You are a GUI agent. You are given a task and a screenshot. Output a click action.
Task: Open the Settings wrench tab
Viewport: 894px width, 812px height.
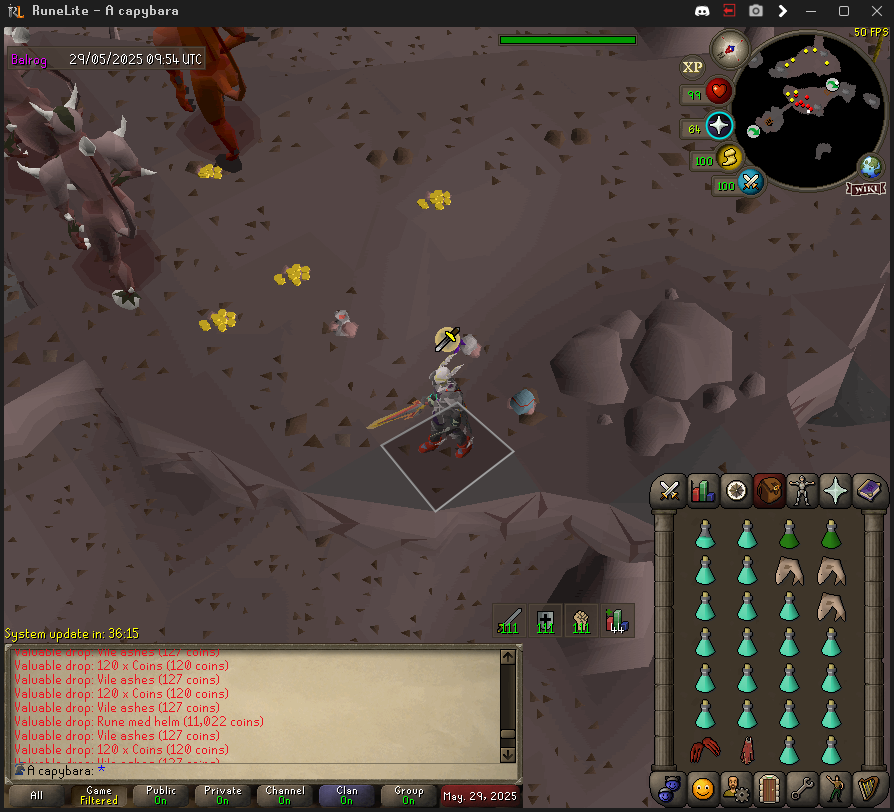click(801, 788)
